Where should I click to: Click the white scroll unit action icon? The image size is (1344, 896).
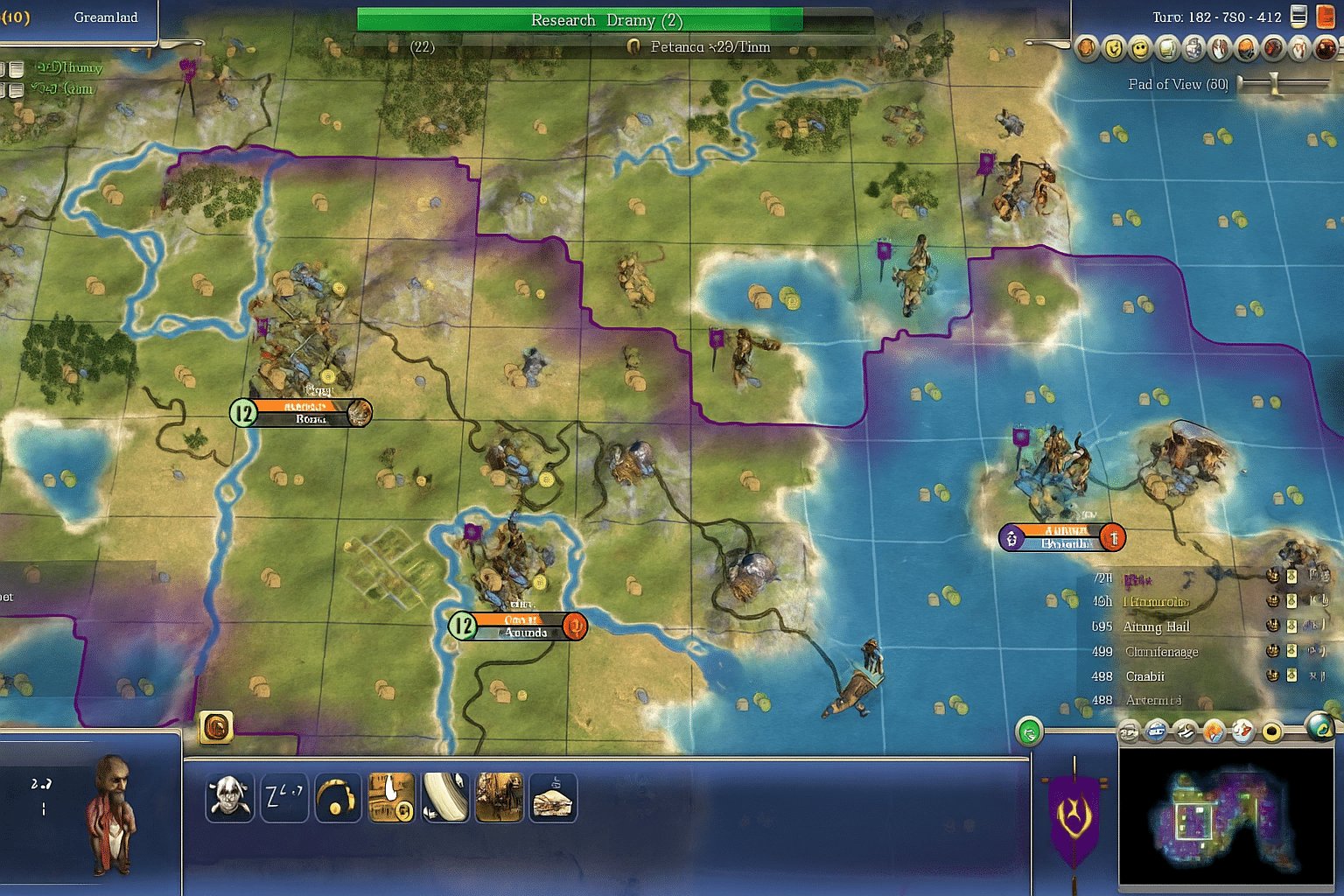coord(445,797)
